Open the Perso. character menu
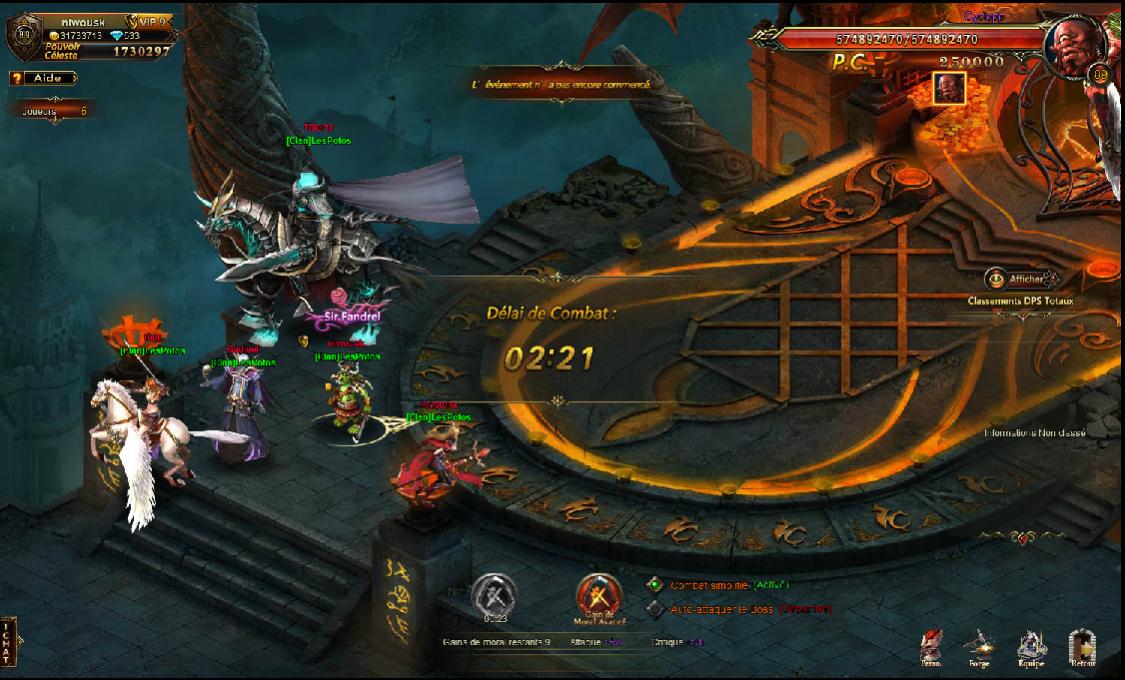This screenshot has width=1125, height=680. 932,648
